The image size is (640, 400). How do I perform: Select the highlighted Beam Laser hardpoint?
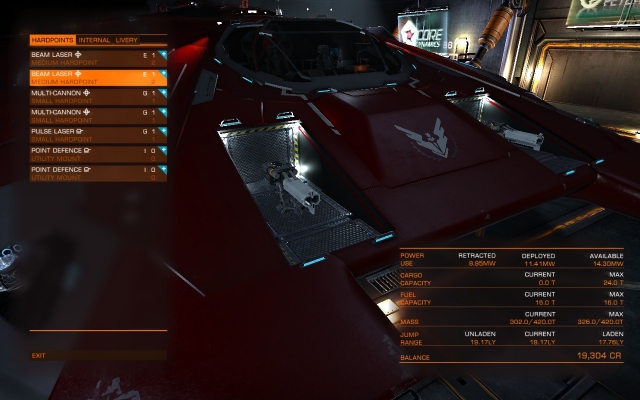coord(97,77)
